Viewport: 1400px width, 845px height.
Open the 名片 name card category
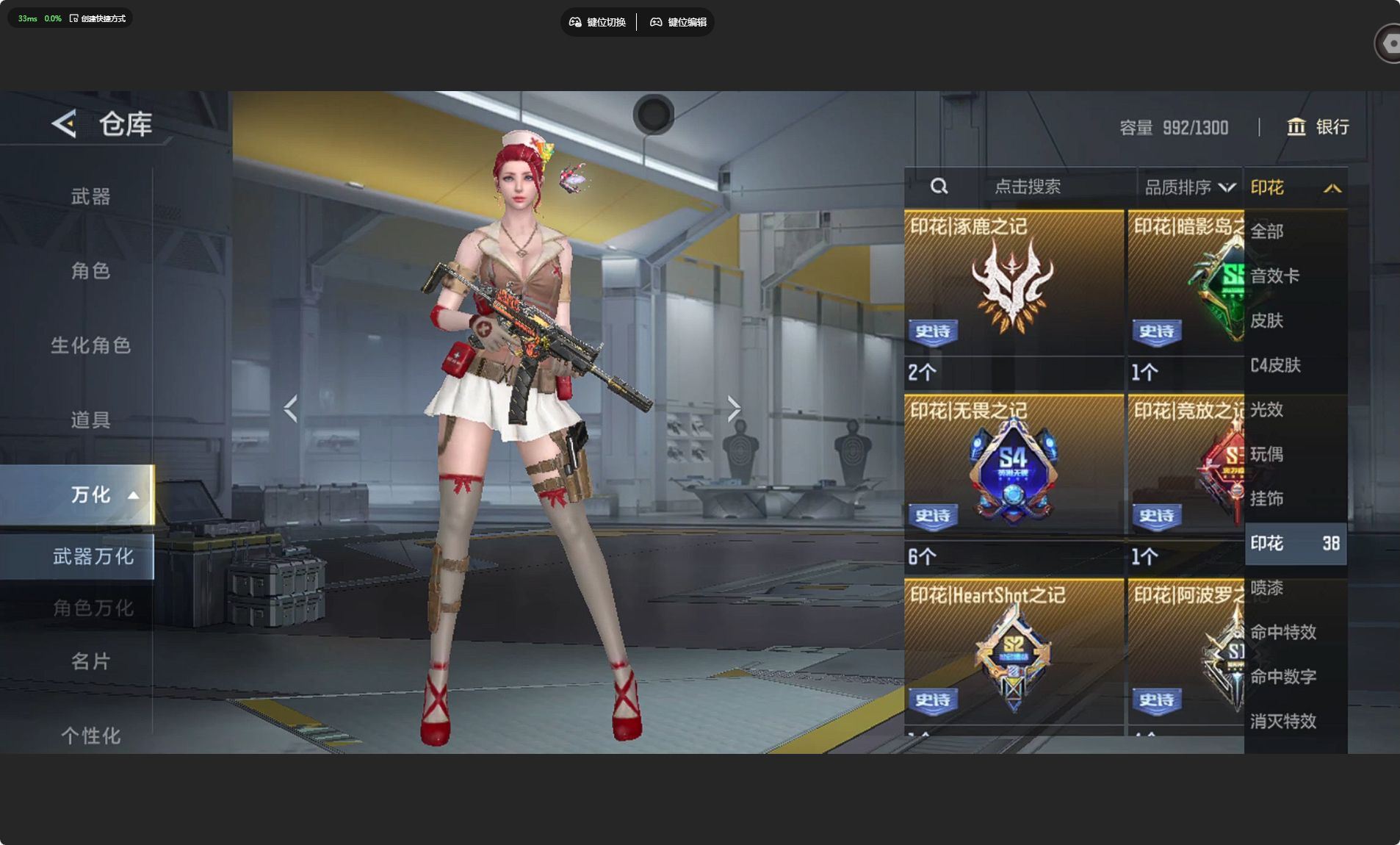pos(90,661)
